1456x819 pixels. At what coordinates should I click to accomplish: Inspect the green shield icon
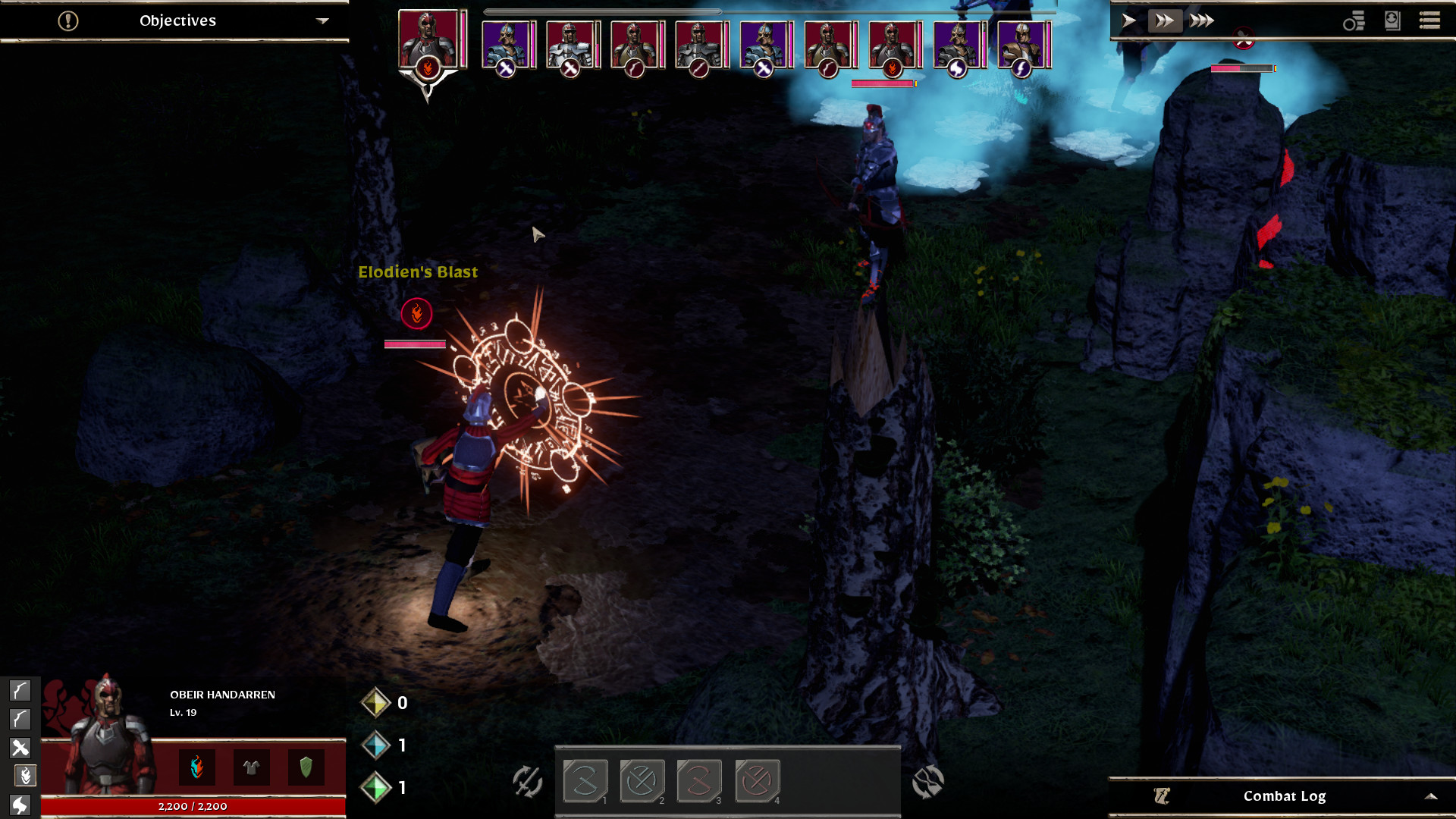coord(306,767)
